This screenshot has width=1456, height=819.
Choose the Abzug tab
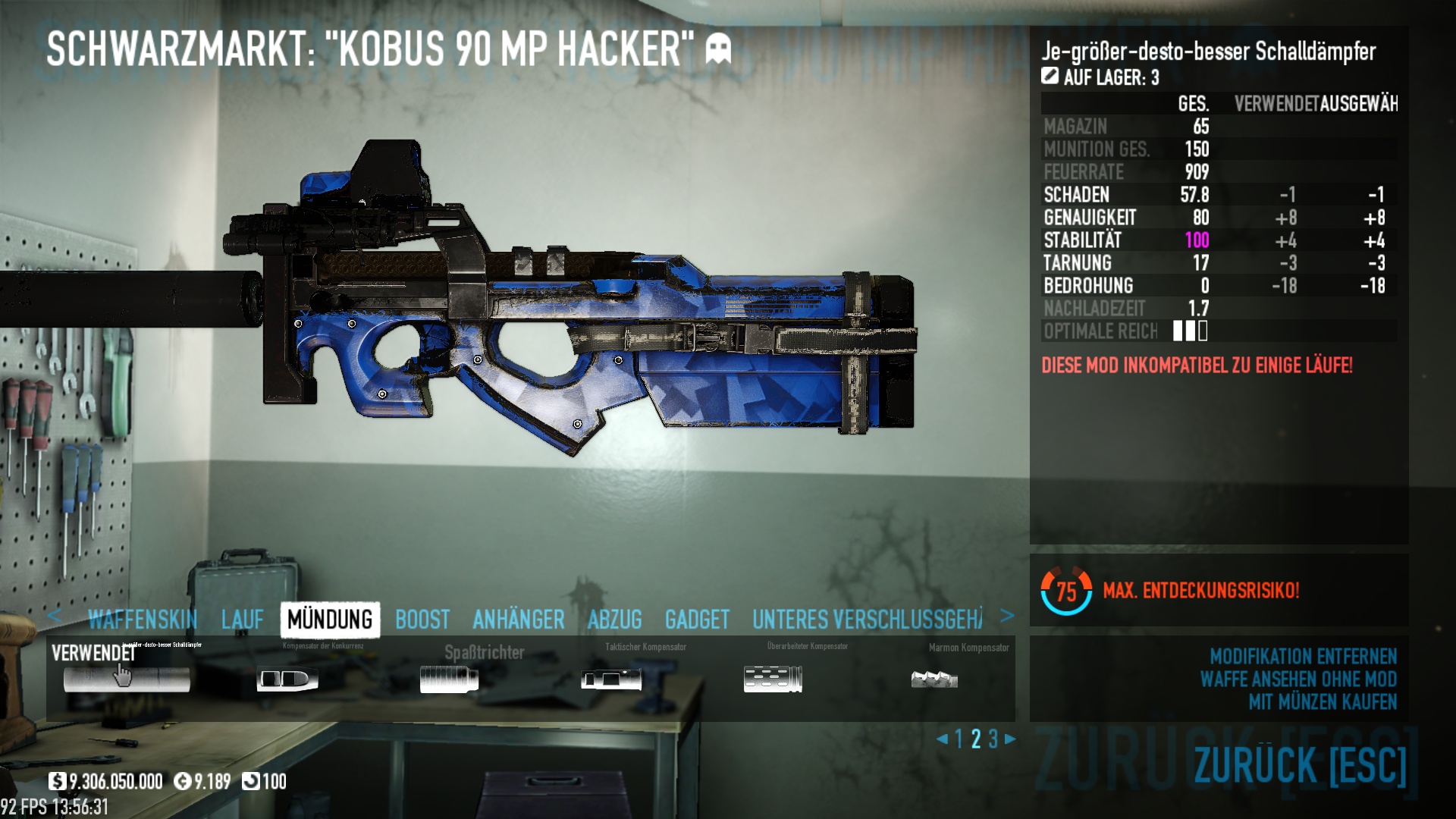click(x=615, y=620)
